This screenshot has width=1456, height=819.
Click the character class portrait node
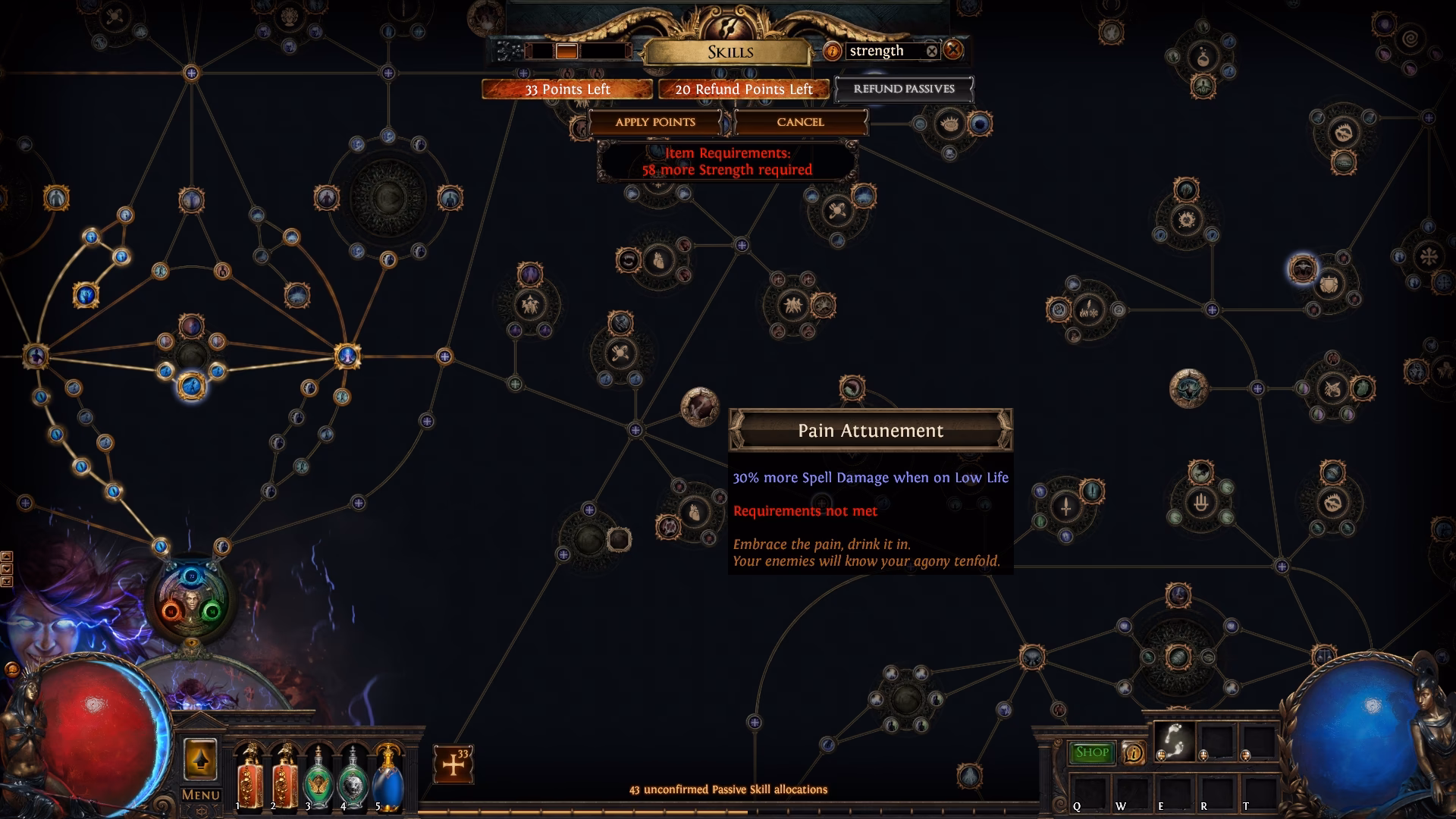tap(190, 601)
